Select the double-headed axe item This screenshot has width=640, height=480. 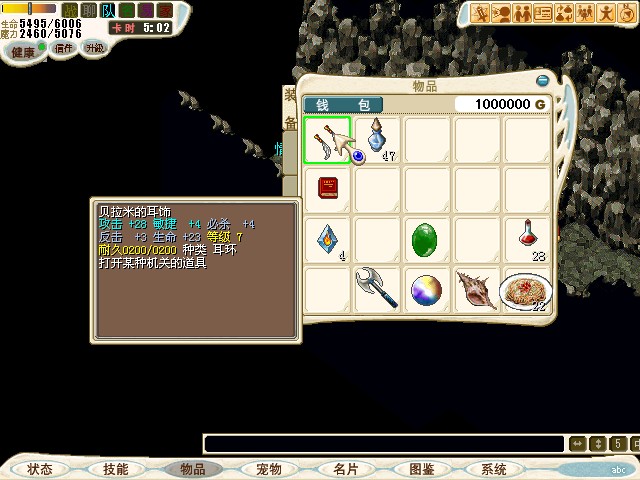pyautogui.click(x=377, y=289)
